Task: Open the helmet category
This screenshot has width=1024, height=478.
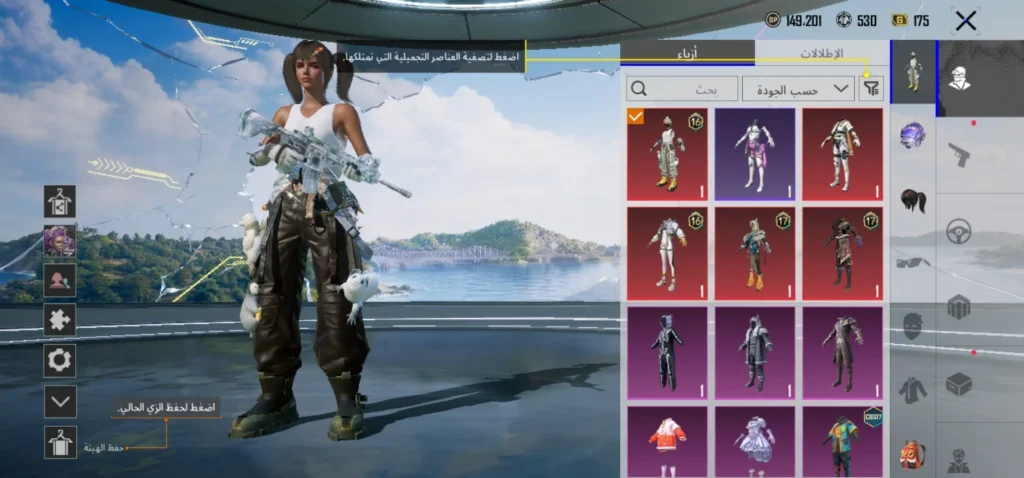Action: click(x=912, y=135)
